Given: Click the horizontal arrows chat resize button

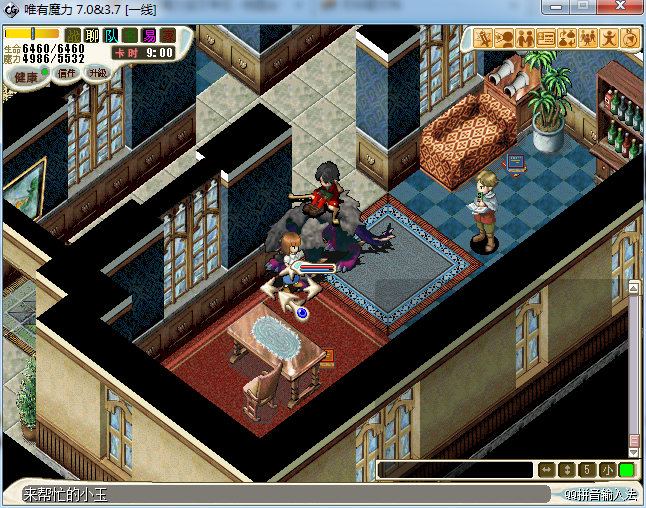Looking at the screenshot, I should (546, 469).
